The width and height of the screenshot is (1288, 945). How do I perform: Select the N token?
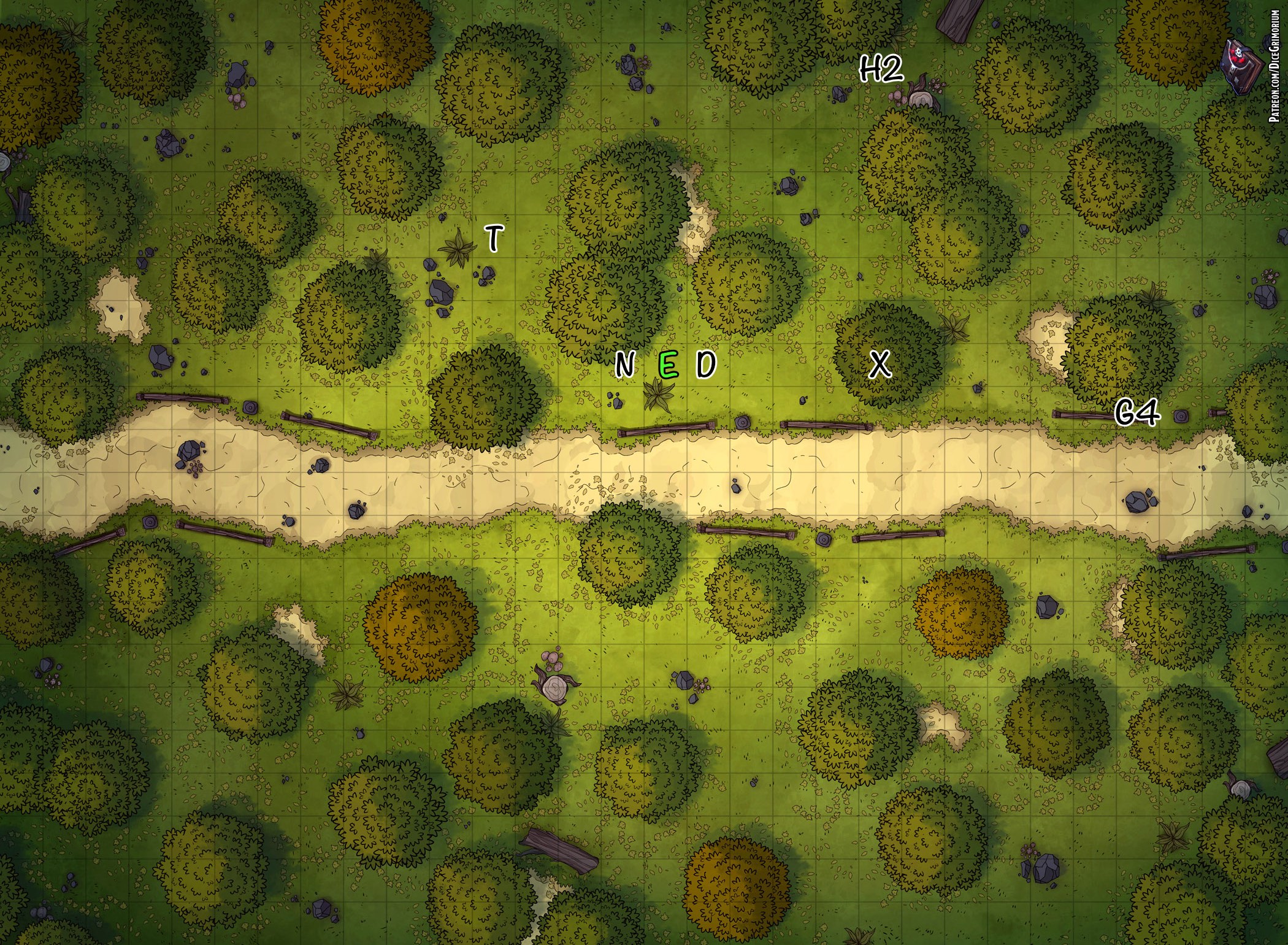click(624, 364)
